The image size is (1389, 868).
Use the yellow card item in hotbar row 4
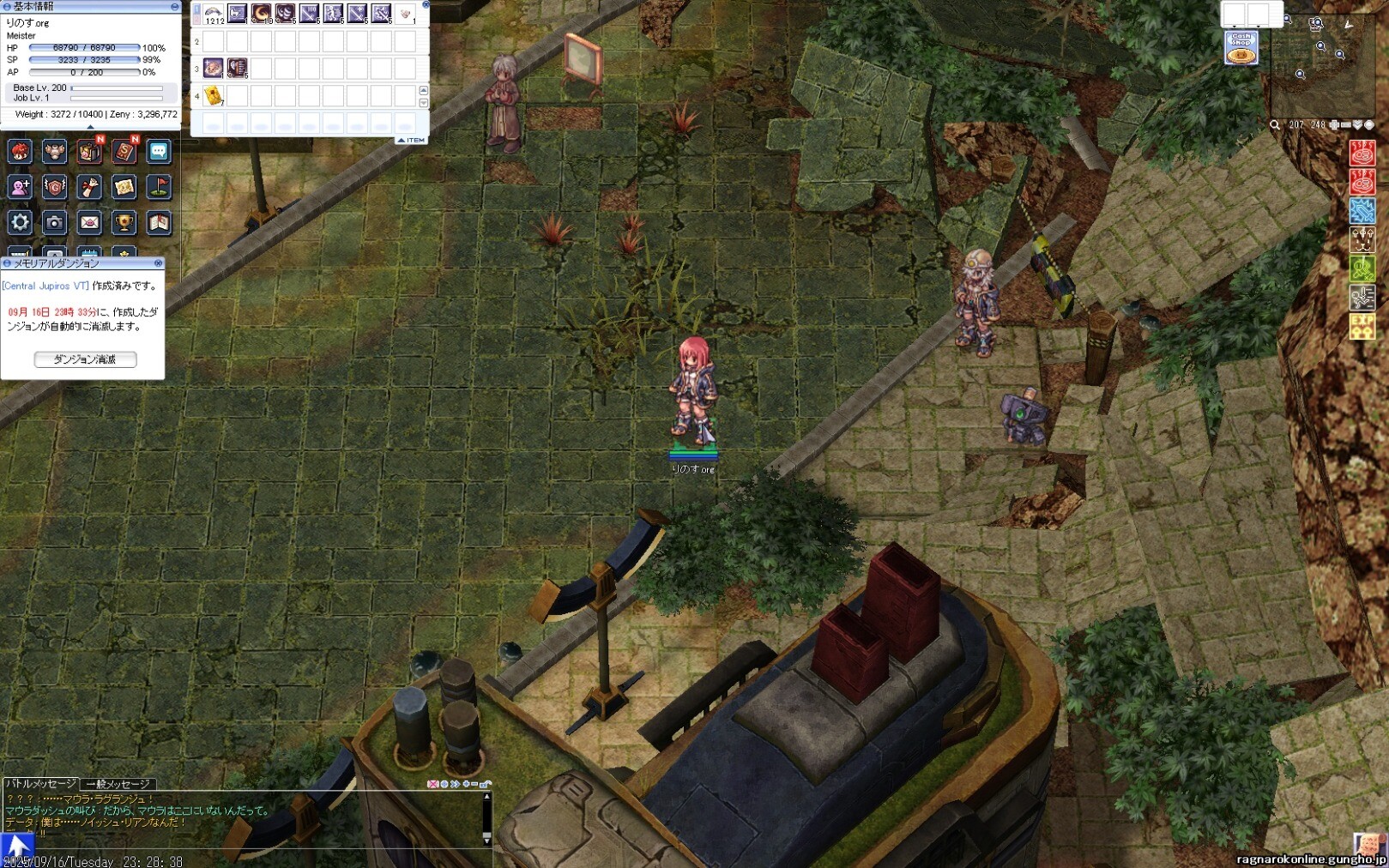tap(213, 96)
